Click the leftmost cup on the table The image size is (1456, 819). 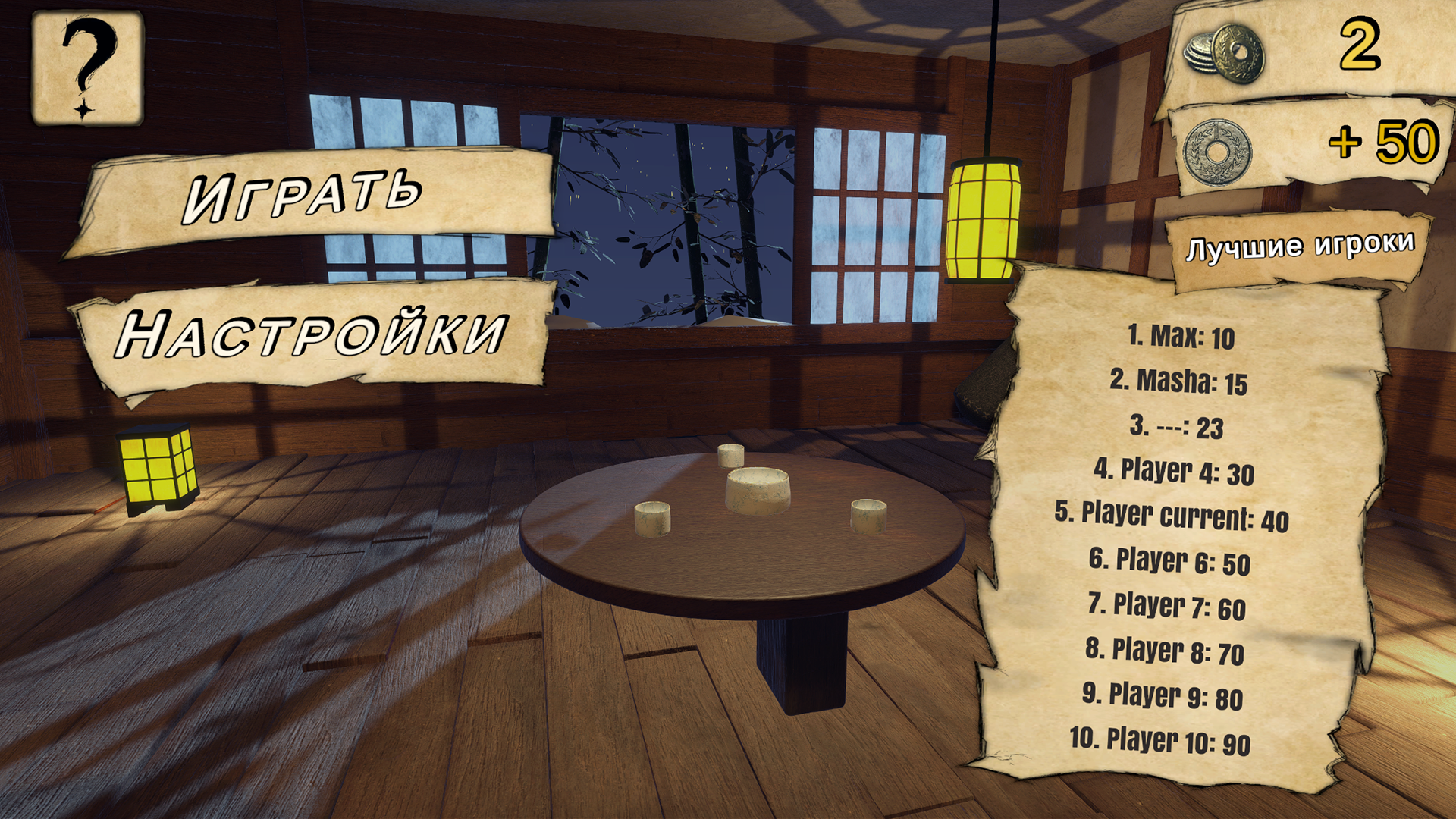[x=654, y=517]
